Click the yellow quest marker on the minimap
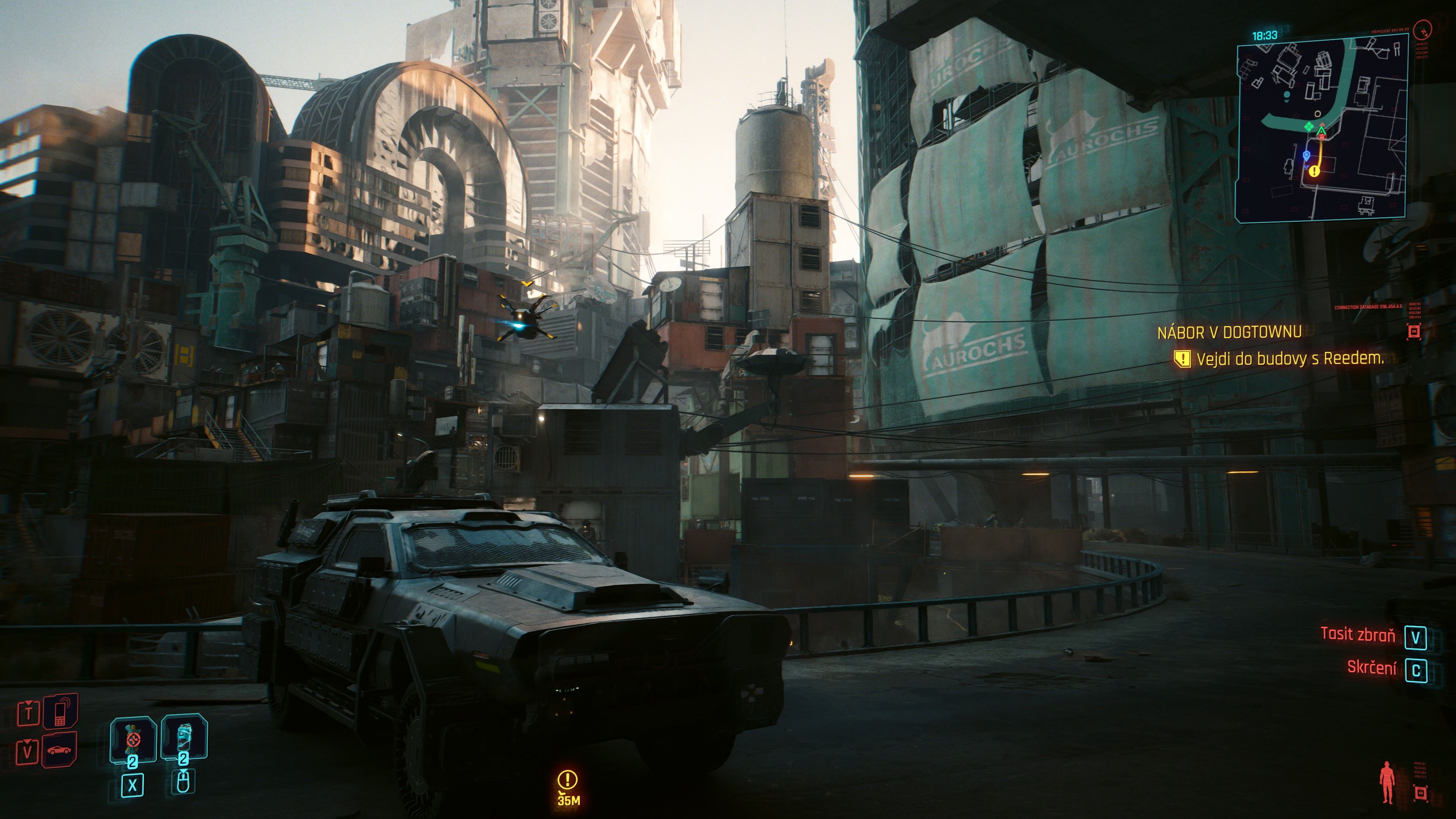Screen dimensions: 1456x819 (1315, 171)
